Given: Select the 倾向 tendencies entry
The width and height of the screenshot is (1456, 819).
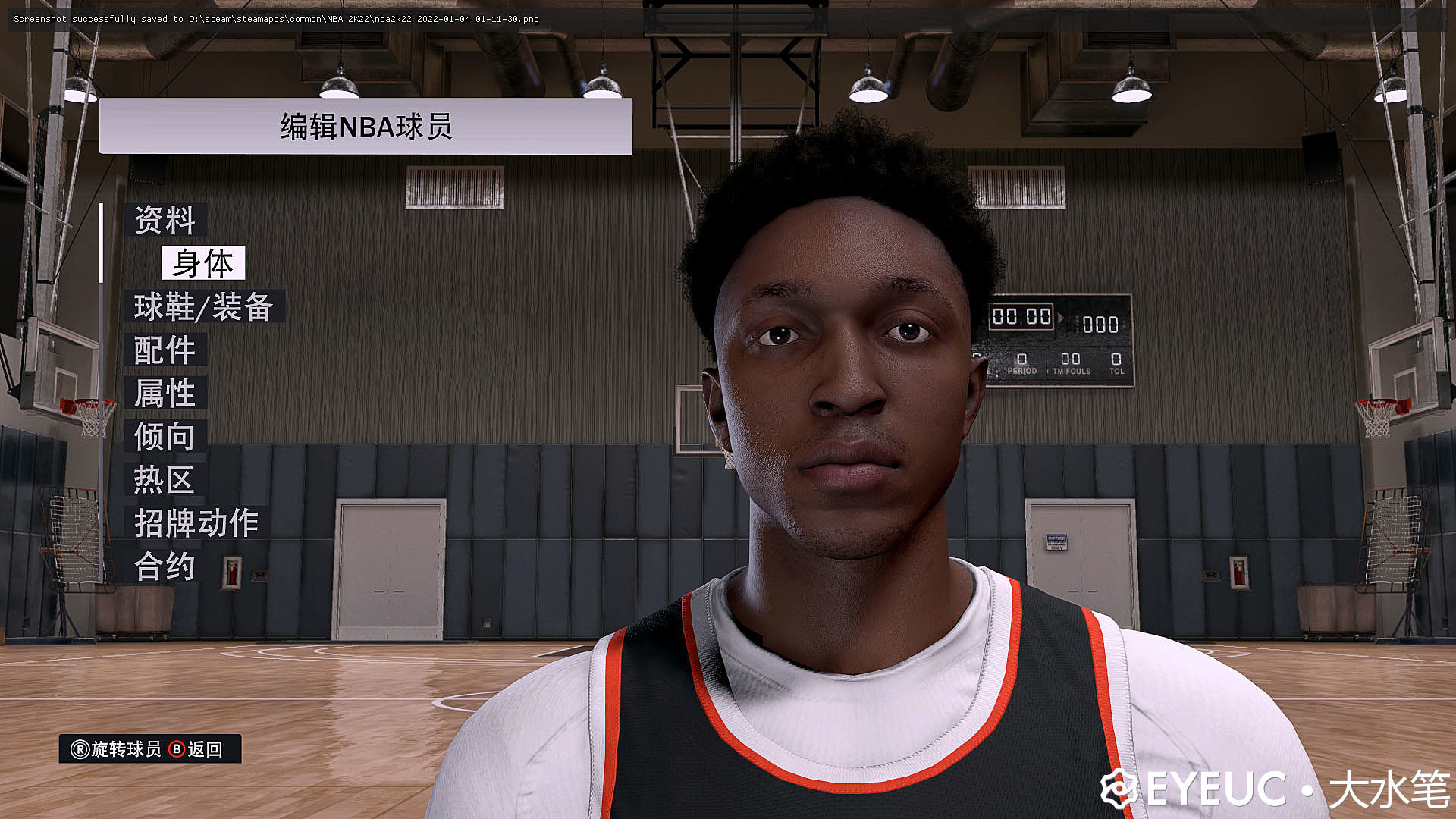Looking at the screenshot, I should [x=165, y=437].
